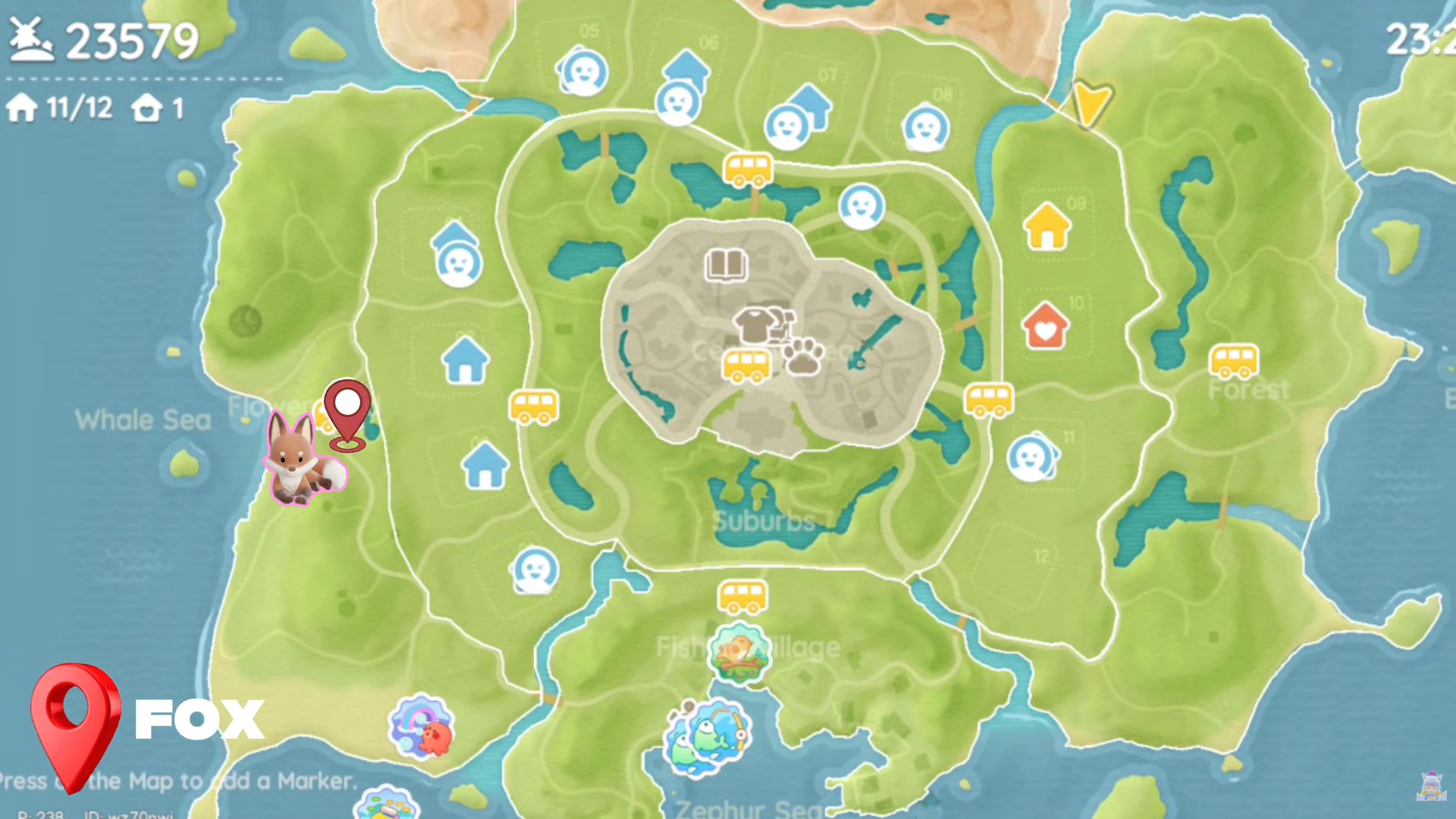The image size is (1456, 819).
Task: Open the orange heart house marker 10
Action: coord(1046,328)
